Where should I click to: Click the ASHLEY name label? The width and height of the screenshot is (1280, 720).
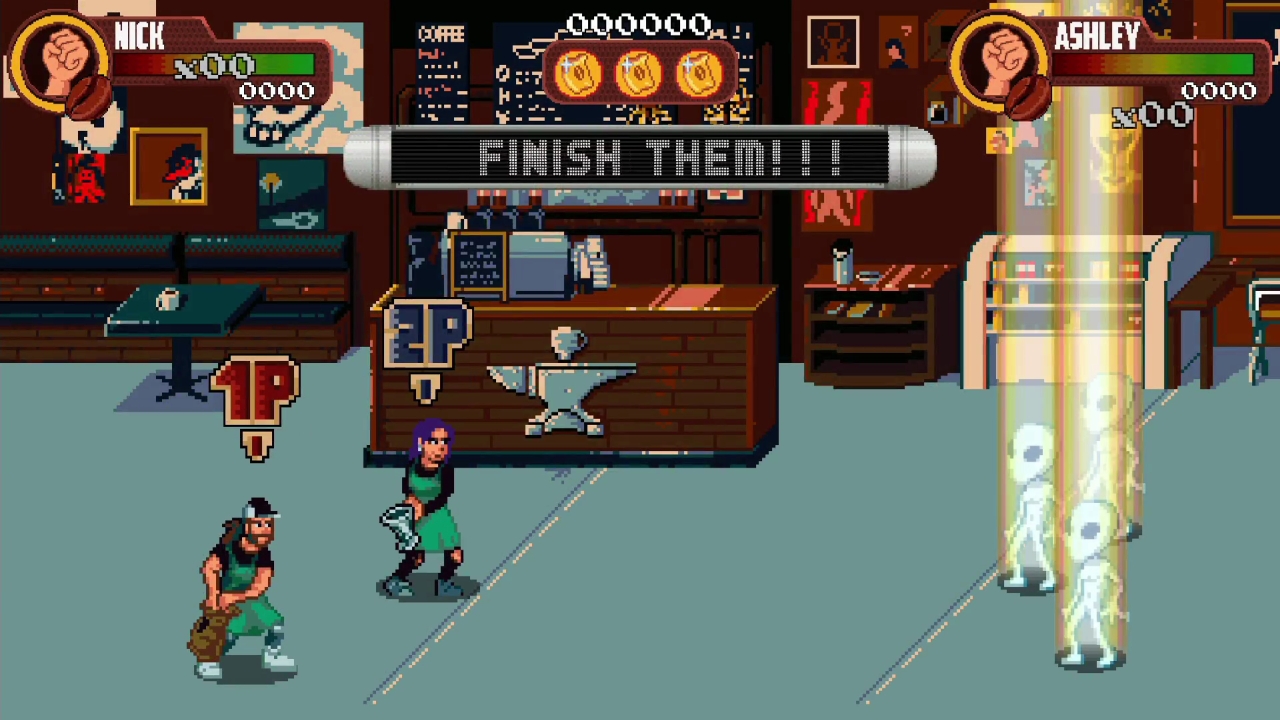point(1097,37)
